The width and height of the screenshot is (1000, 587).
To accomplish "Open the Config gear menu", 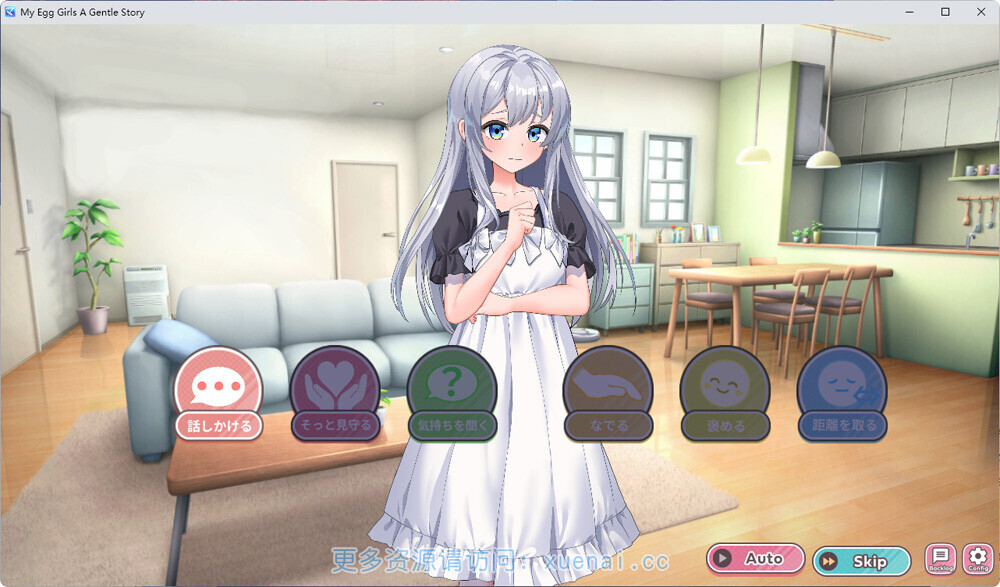I will click(977, 558).
